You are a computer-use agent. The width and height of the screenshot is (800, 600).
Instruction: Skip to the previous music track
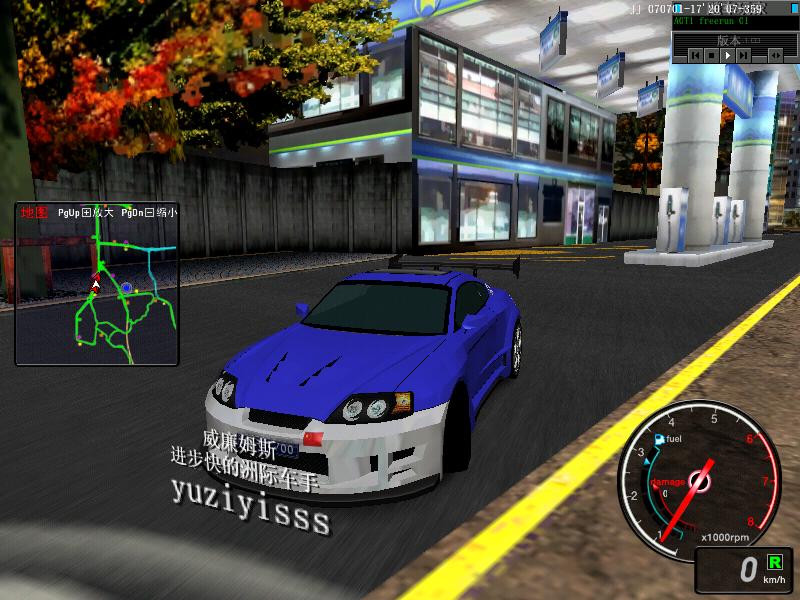pyautogui.click(x=696, y=56)
